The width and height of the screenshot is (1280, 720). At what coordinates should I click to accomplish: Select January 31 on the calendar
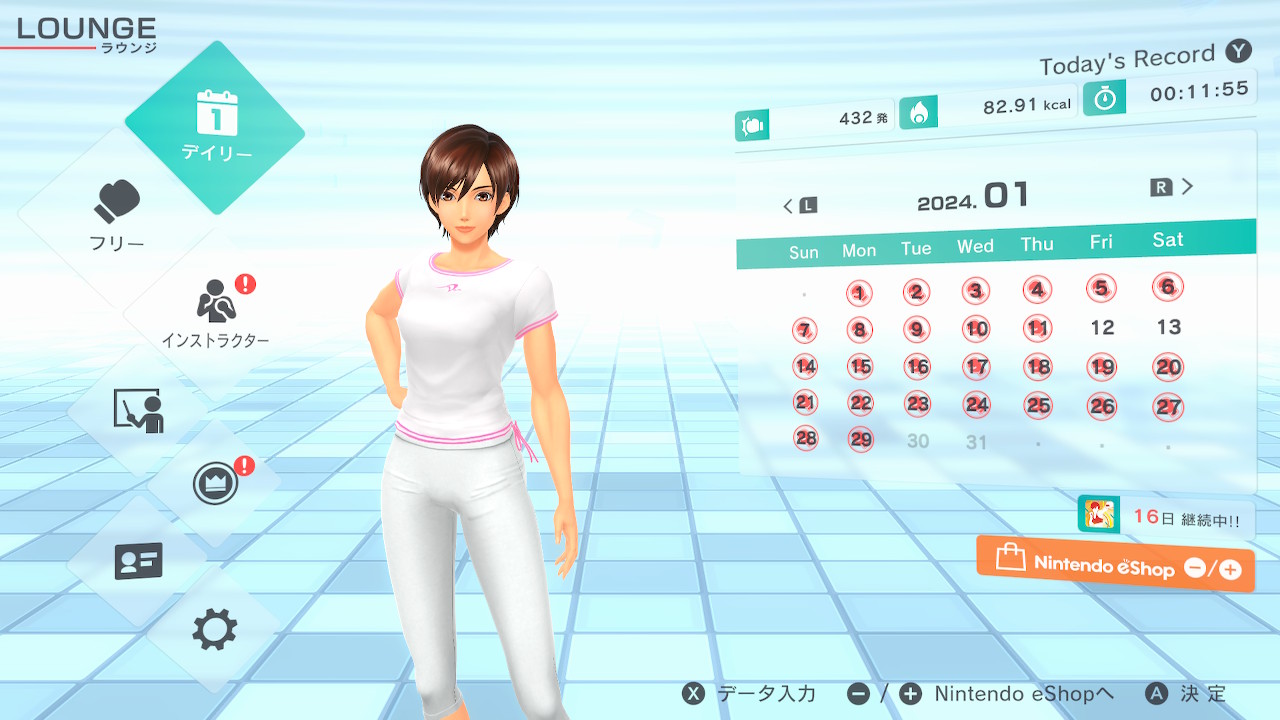tap(977, 442)
